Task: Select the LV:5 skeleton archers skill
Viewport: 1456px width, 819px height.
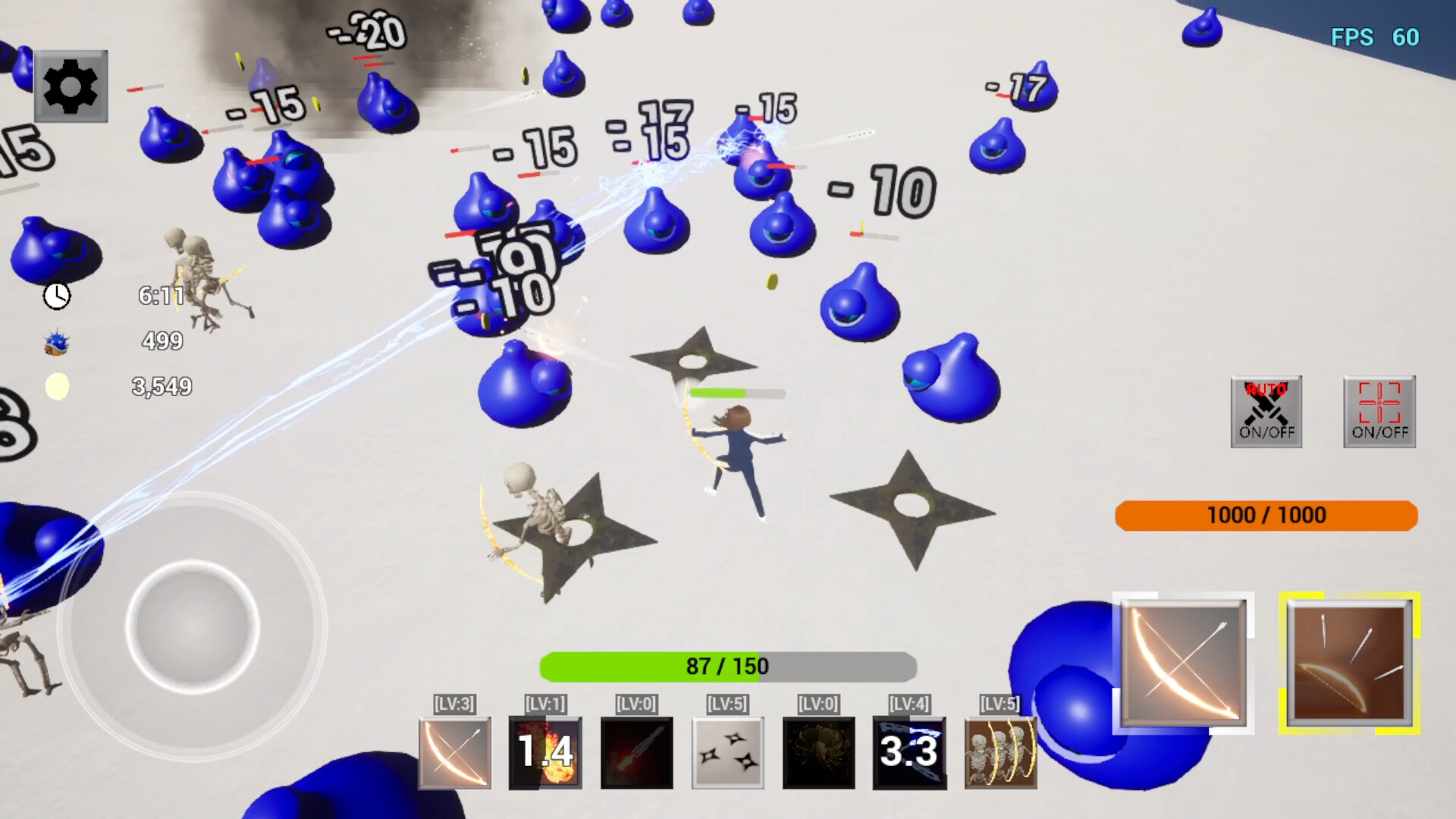Action: click(999, 752)
